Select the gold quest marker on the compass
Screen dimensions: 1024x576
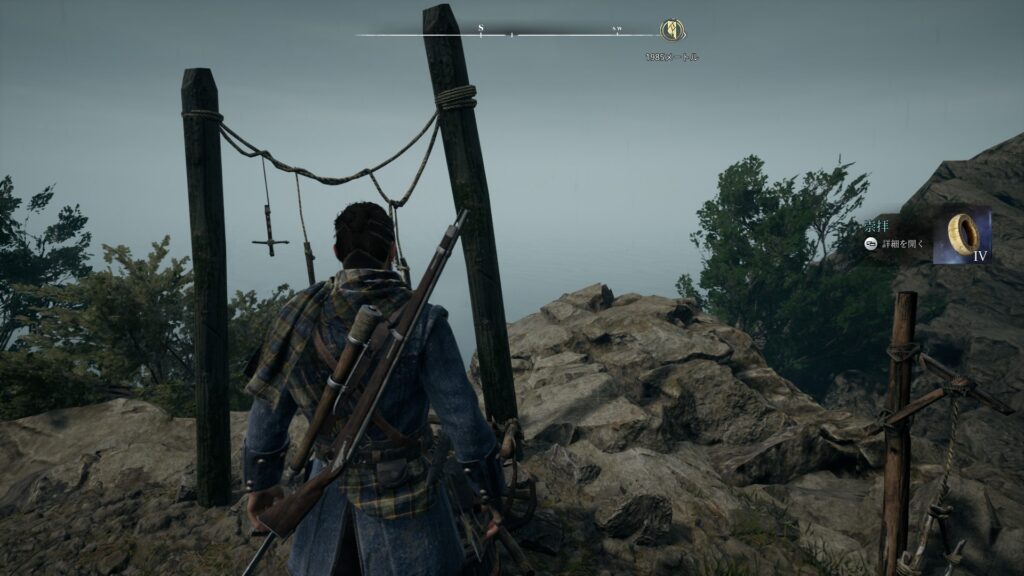click(672, 31)
